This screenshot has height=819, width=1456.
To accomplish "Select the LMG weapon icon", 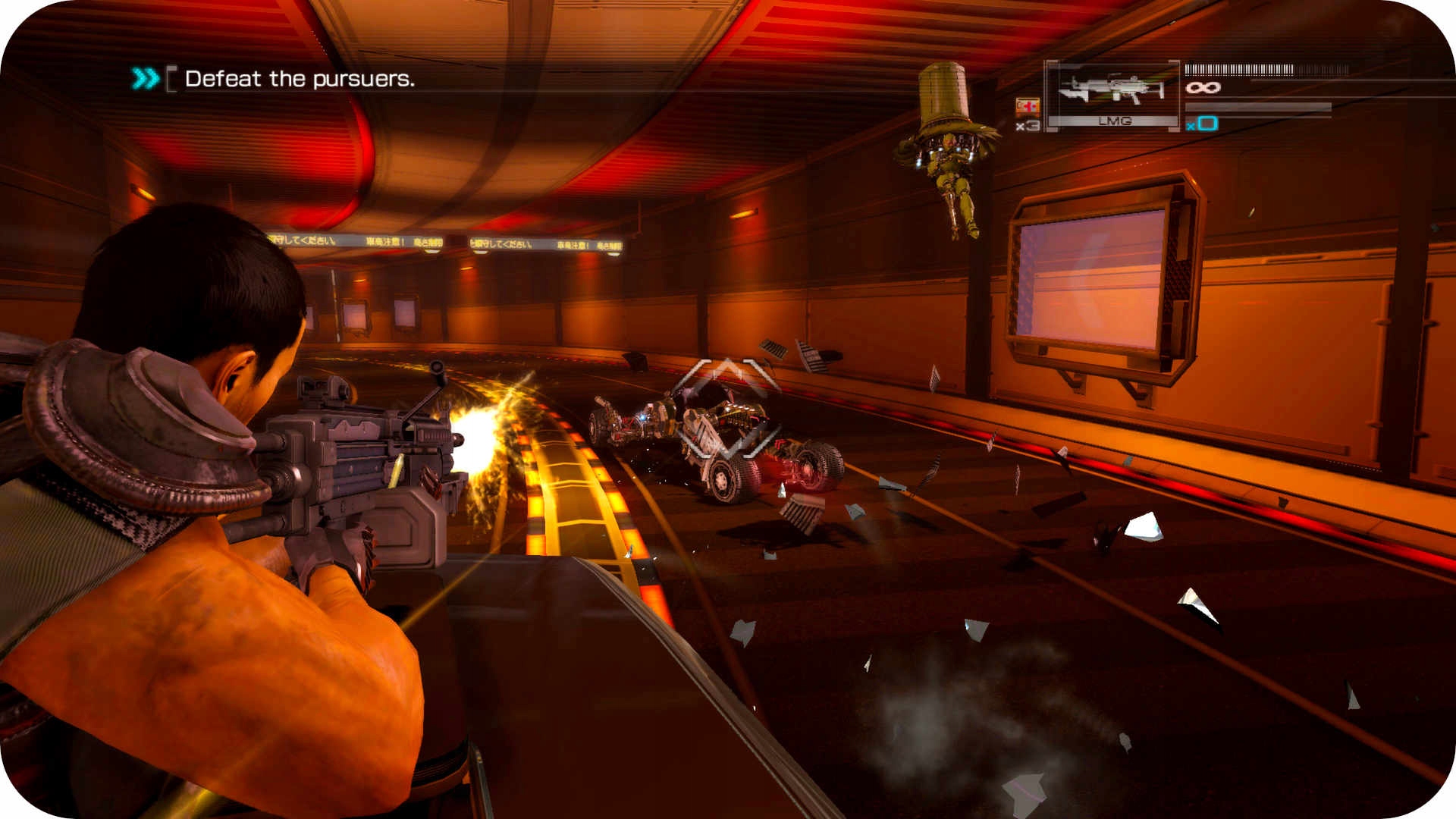I will tap(1112, 91).
